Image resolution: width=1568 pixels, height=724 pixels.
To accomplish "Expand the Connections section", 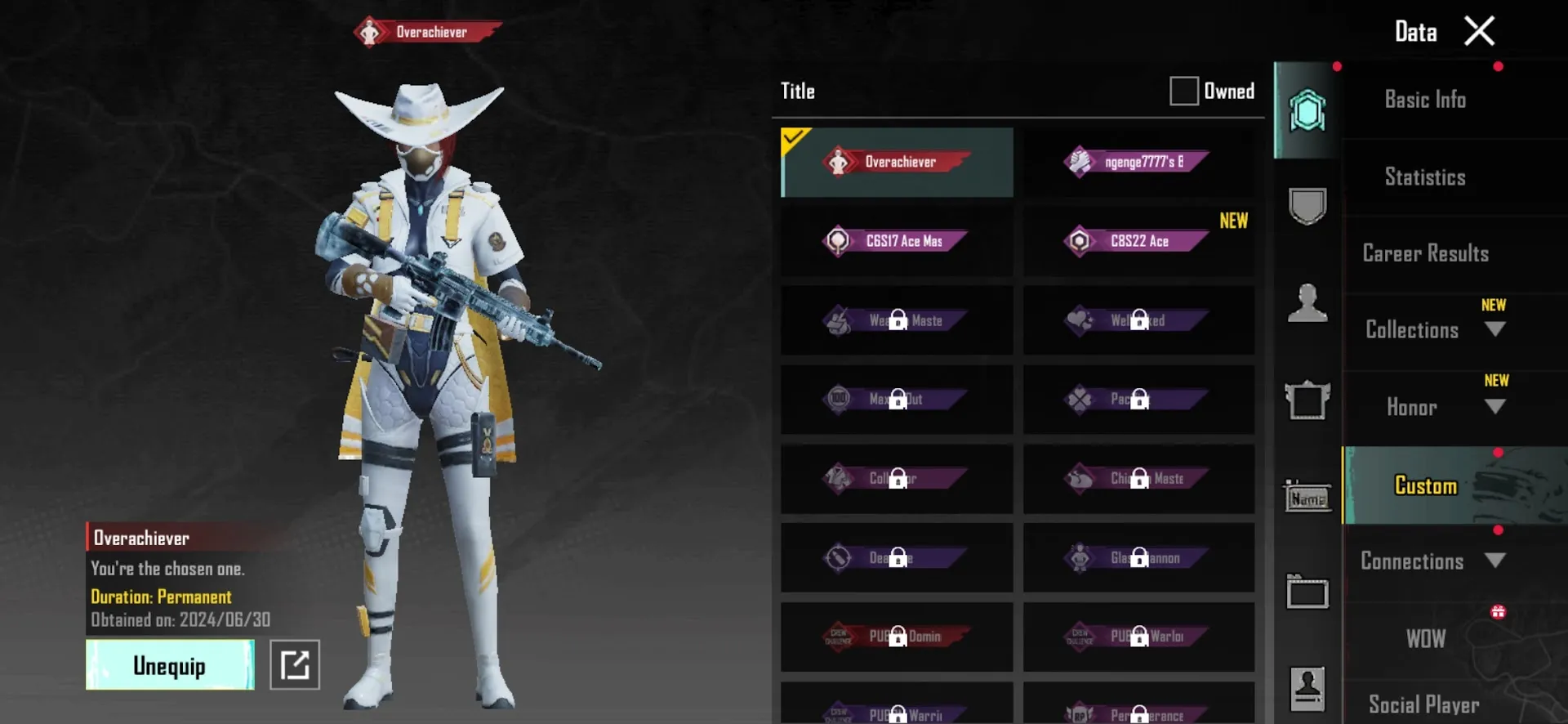I will coord(1497,561).
